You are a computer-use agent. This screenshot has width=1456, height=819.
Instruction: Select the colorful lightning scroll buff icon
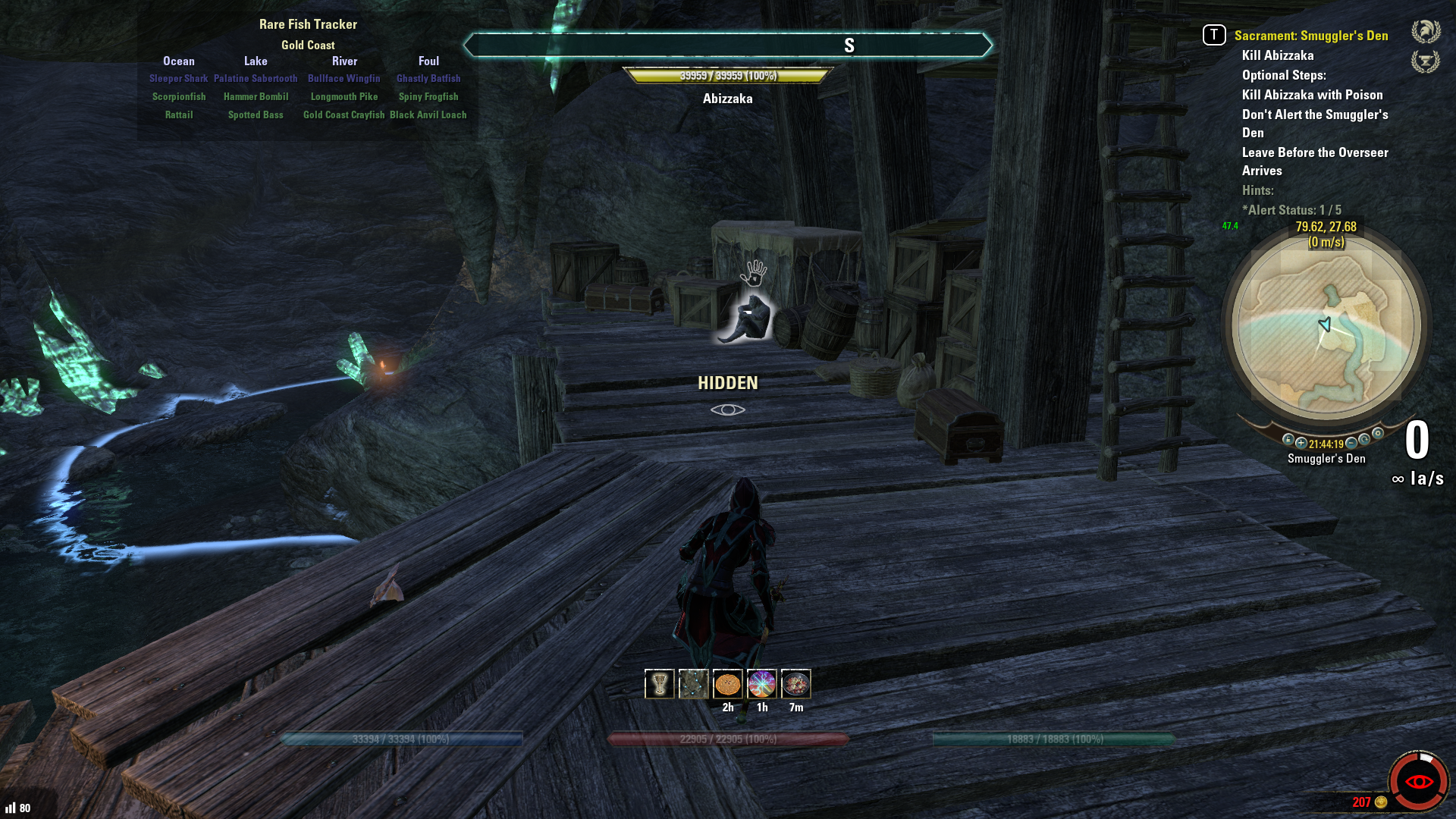pyautogui.click(x=761, y=684)
